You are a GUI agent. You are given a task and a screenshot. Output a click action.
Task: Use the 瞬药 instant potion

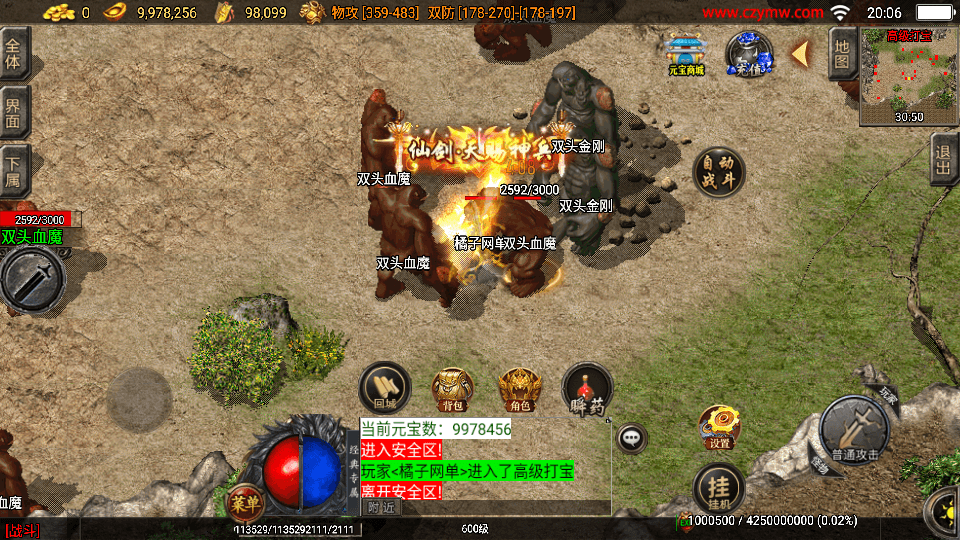587,389
